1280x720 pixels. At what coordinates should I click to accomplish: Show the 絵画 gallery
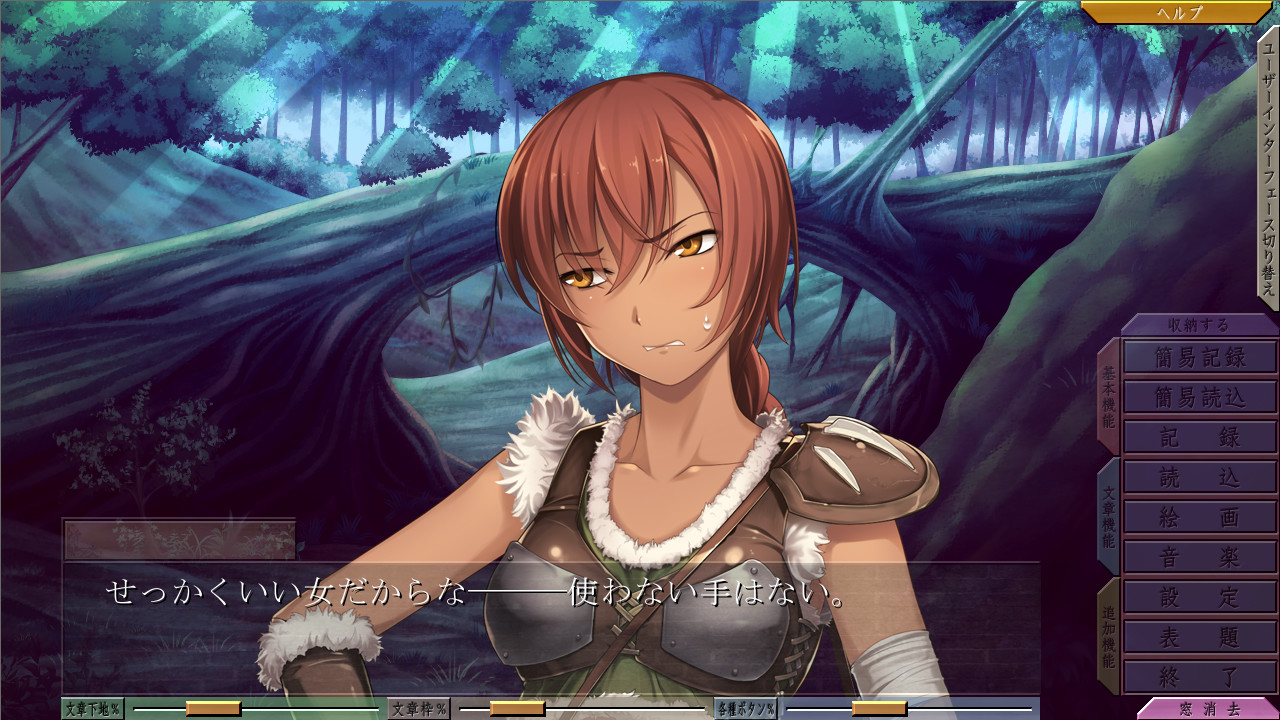(x=1200, y=517)
